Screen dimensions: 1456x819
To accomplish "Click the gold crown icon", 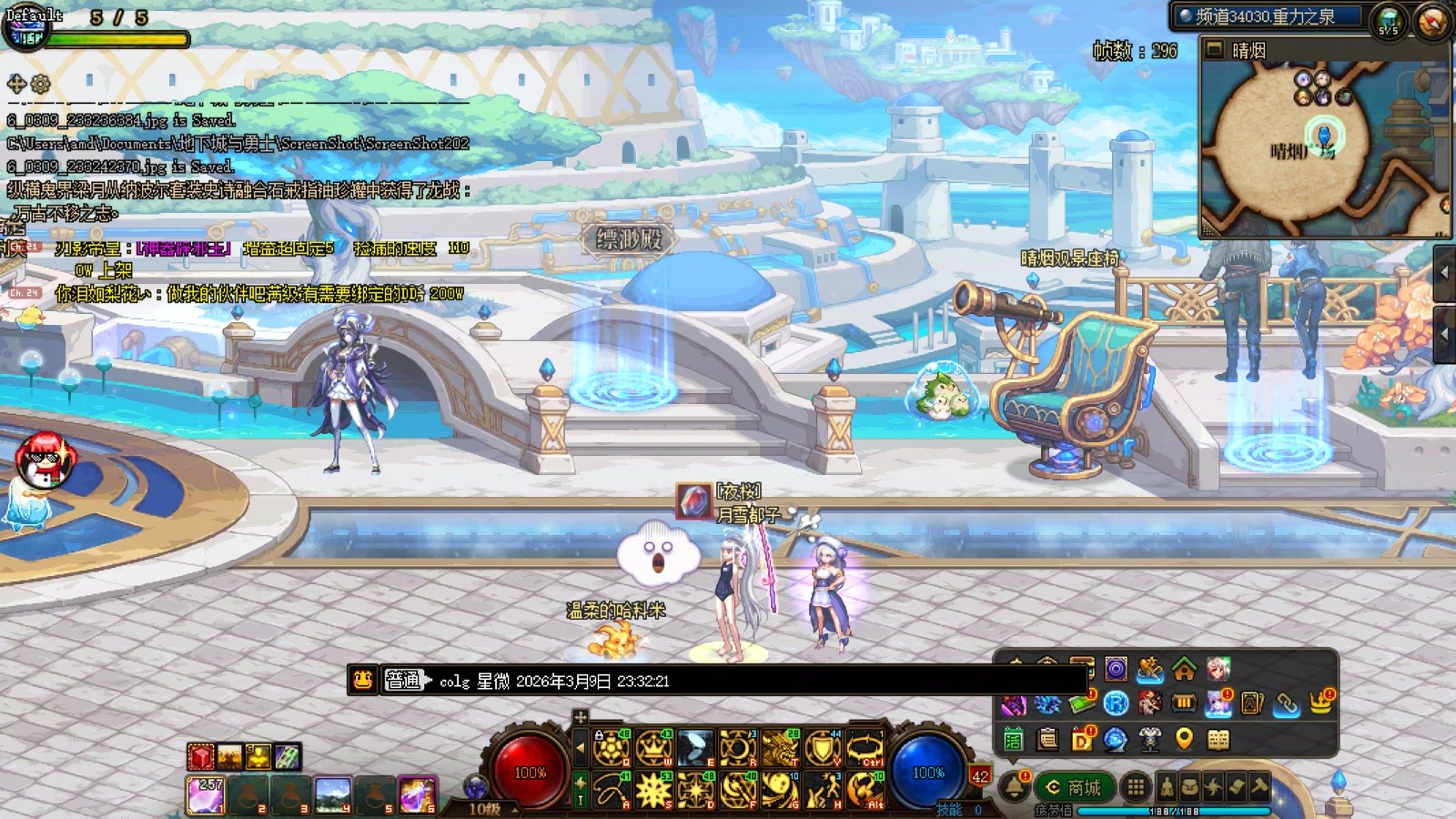I will pos(1321,703).
